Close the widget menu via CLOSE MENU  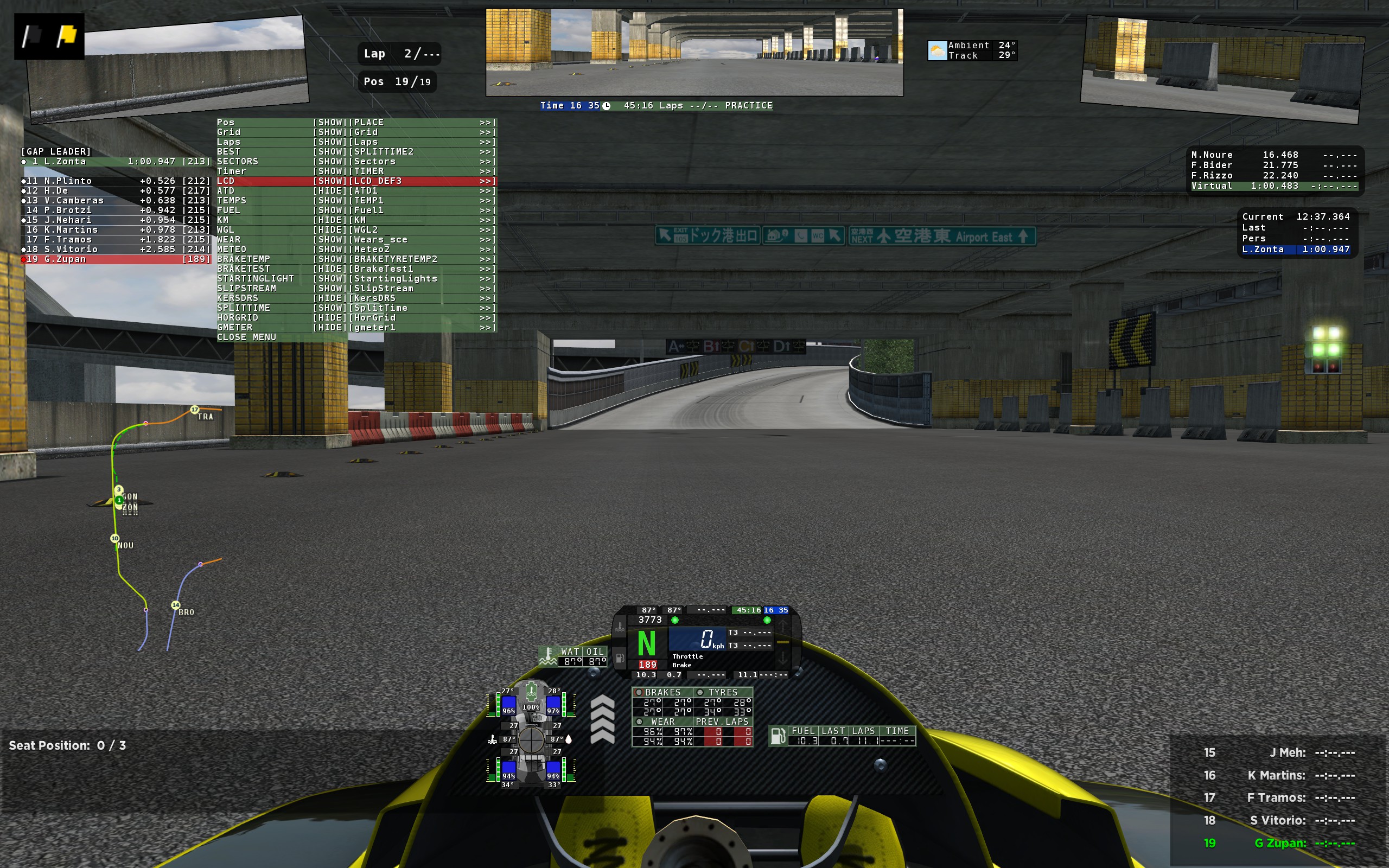pos(247,337)
